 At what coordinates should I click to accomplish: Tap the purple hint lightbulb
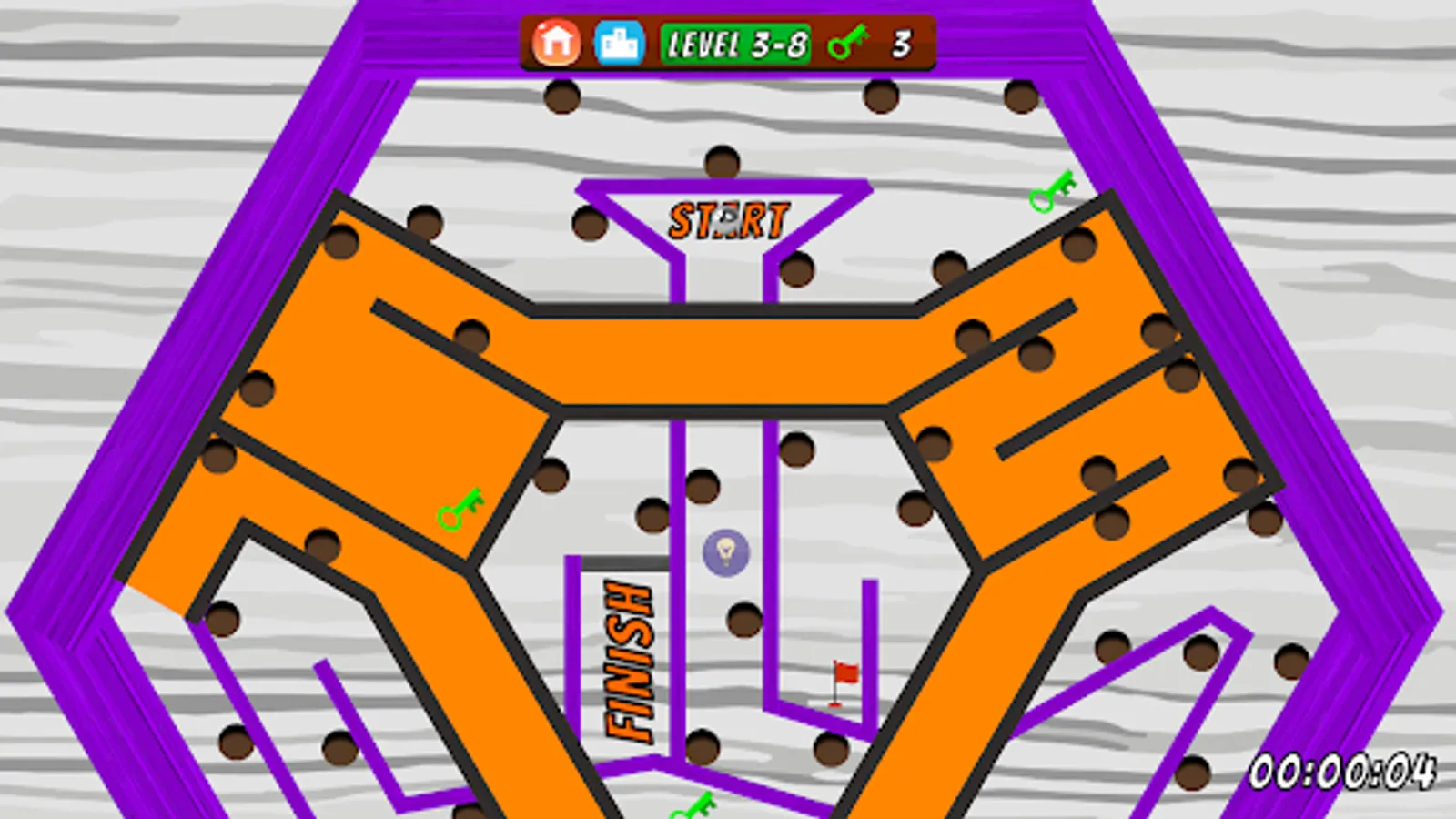click(x=725, y=552)
